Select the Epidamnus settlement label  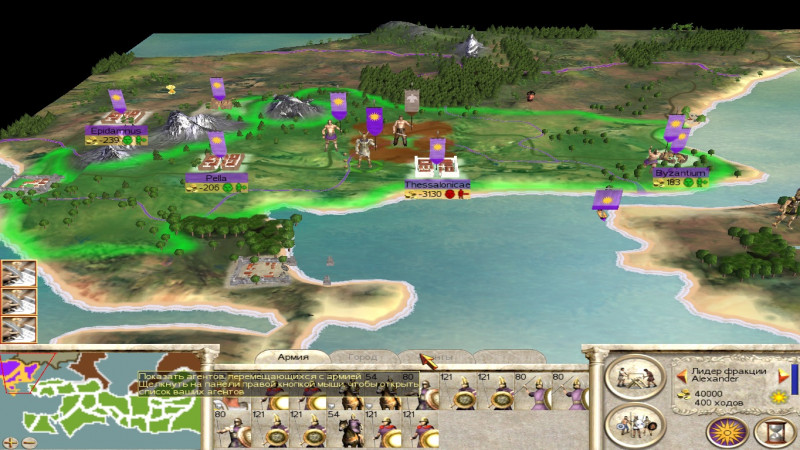pyautogui.click(x=117, y=130)
